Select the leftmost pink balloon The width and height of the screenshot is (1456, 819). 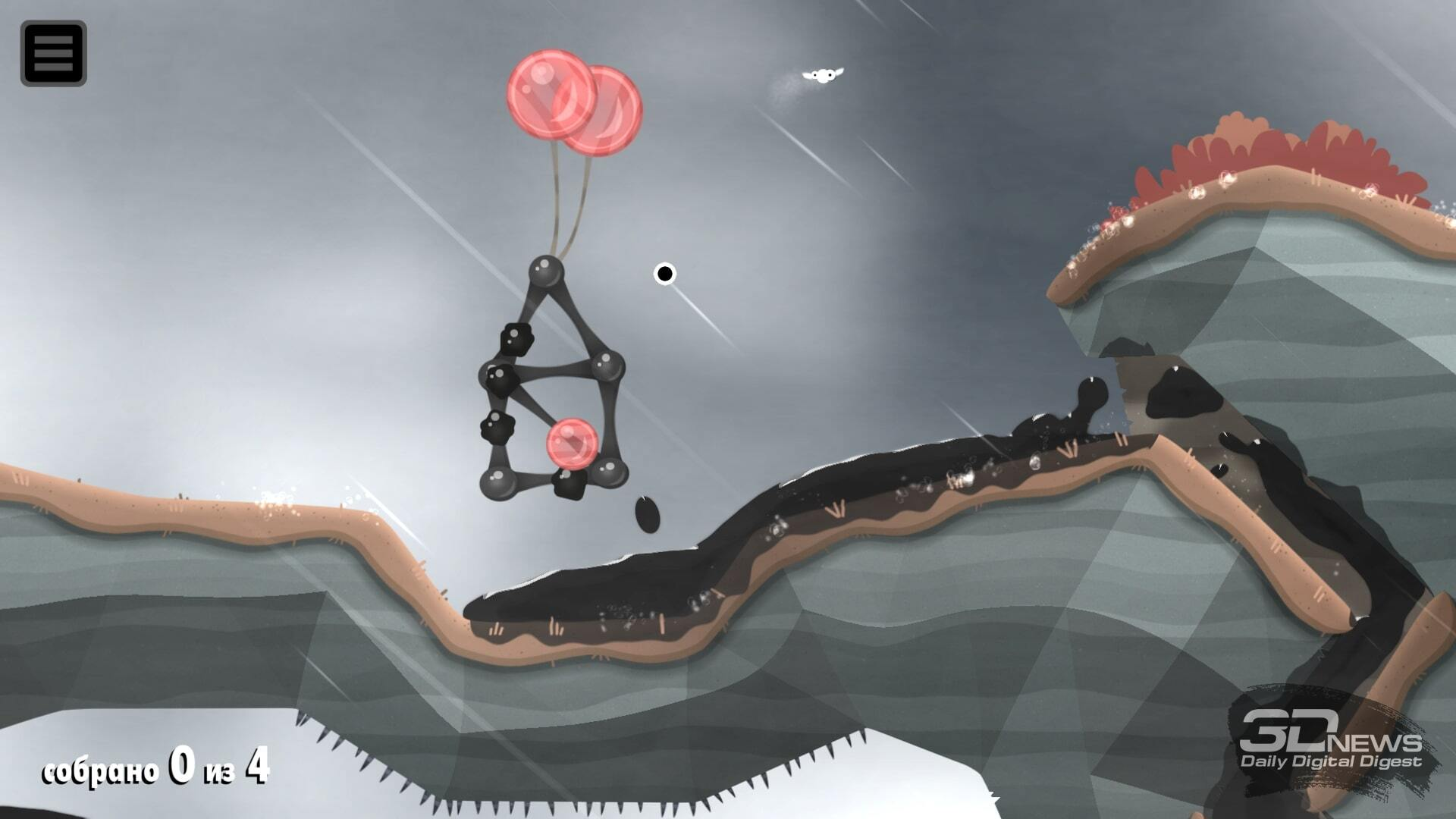pos(550,95)
